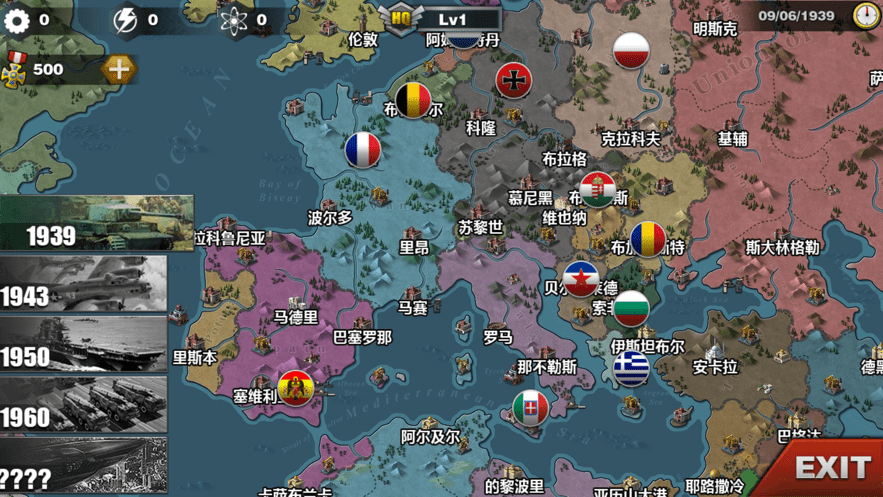Select the Bulgaria flag marker

pos(630,307)
